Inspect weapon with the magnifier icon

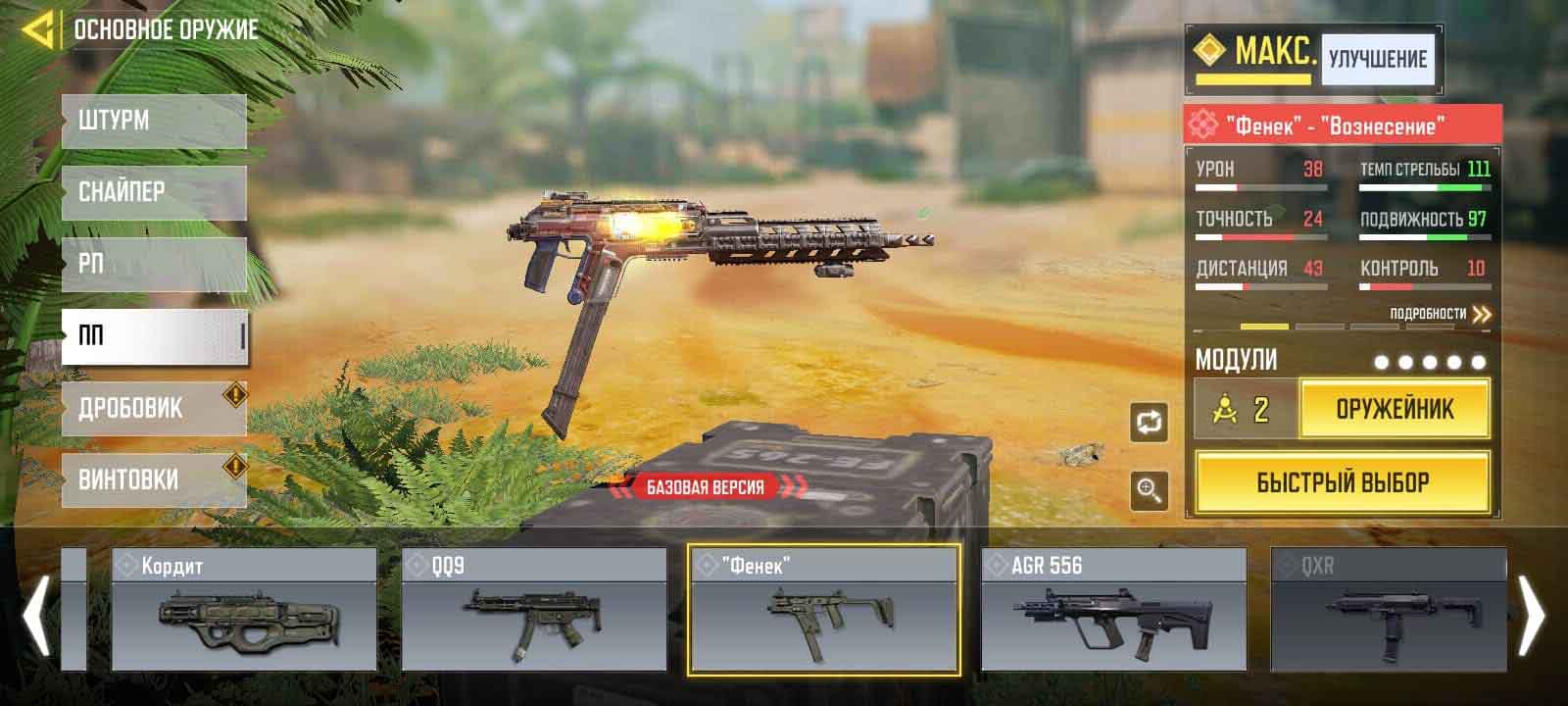[x=1149, y=489]
